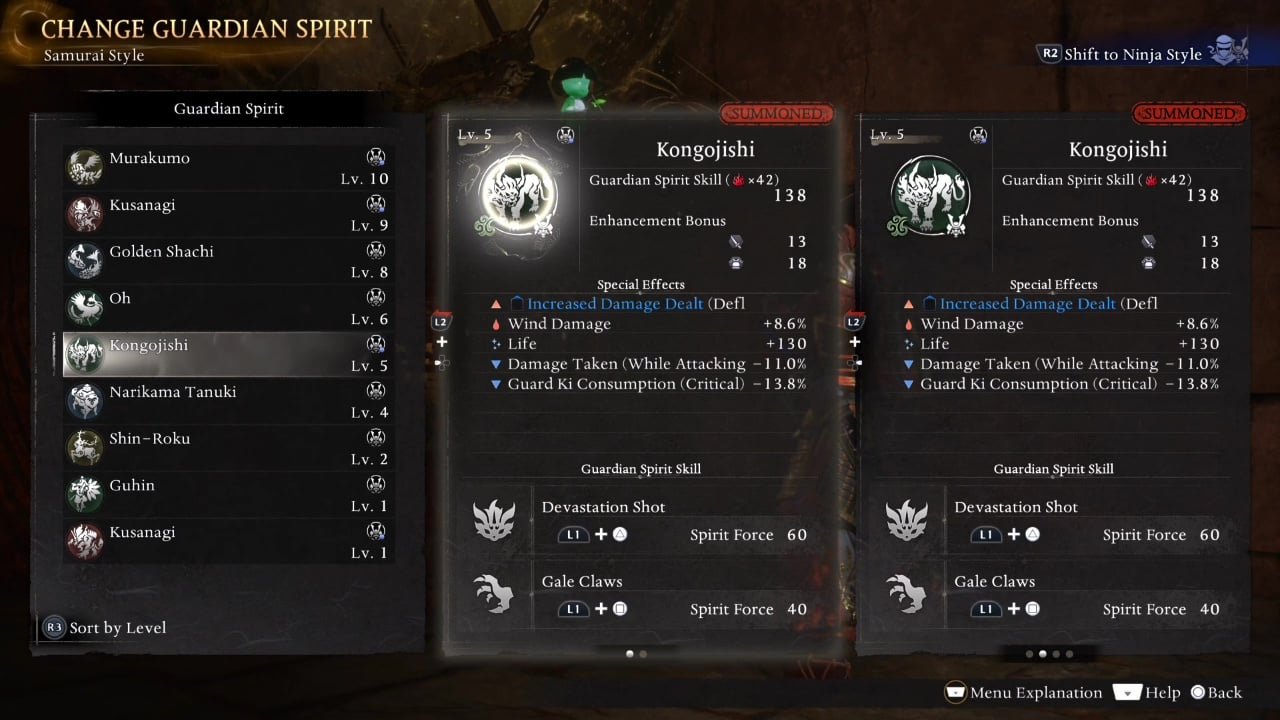Viewport: 1280px width, 720px height.
Task: Click the glowing Kongojishi spirit emblem
Action: click(518, 195)
